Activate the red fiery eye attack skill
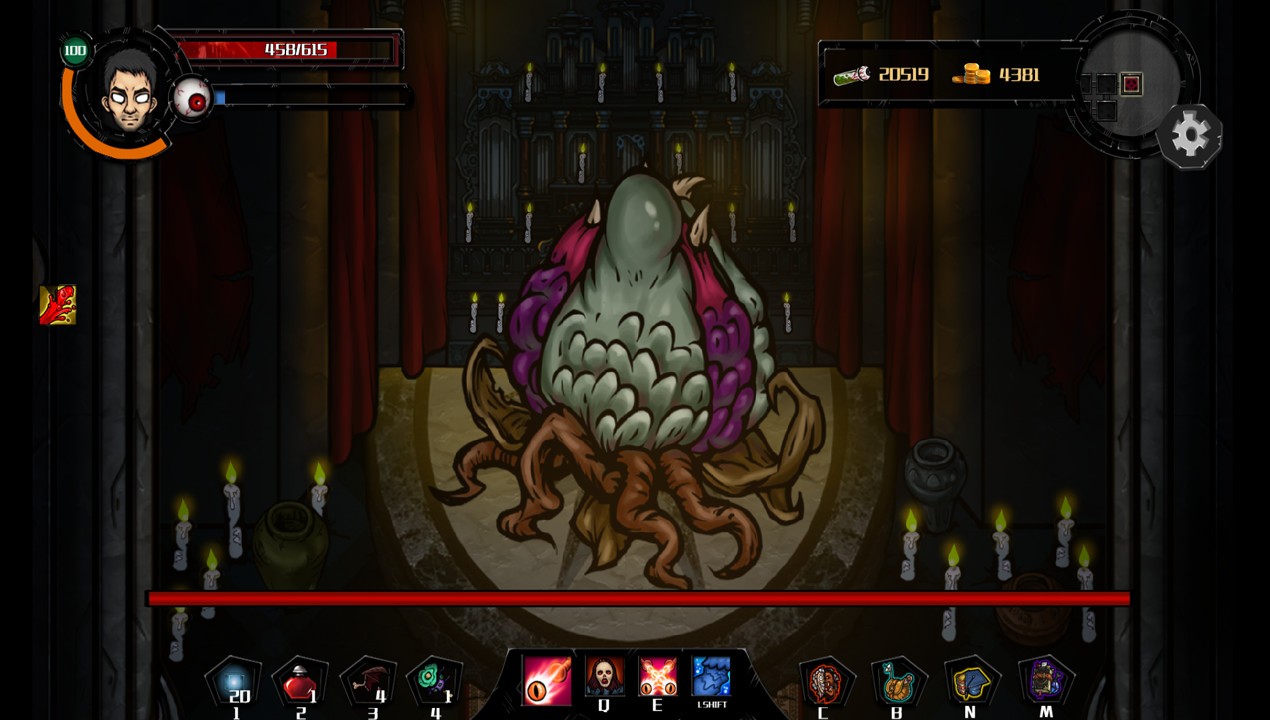 pos(547,677)
